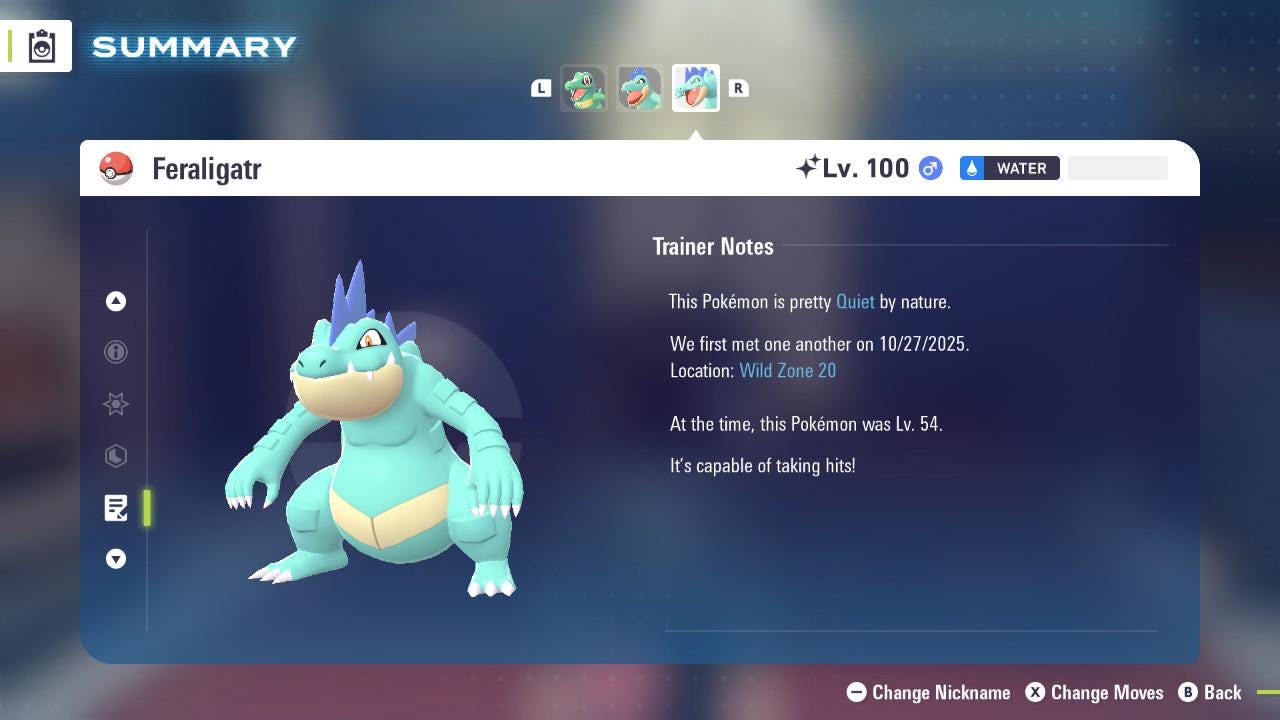Viewport: 1280px width, 720px height.
Task: Select the Trainer Notes memo icon
Action: (x=116, y=508)
